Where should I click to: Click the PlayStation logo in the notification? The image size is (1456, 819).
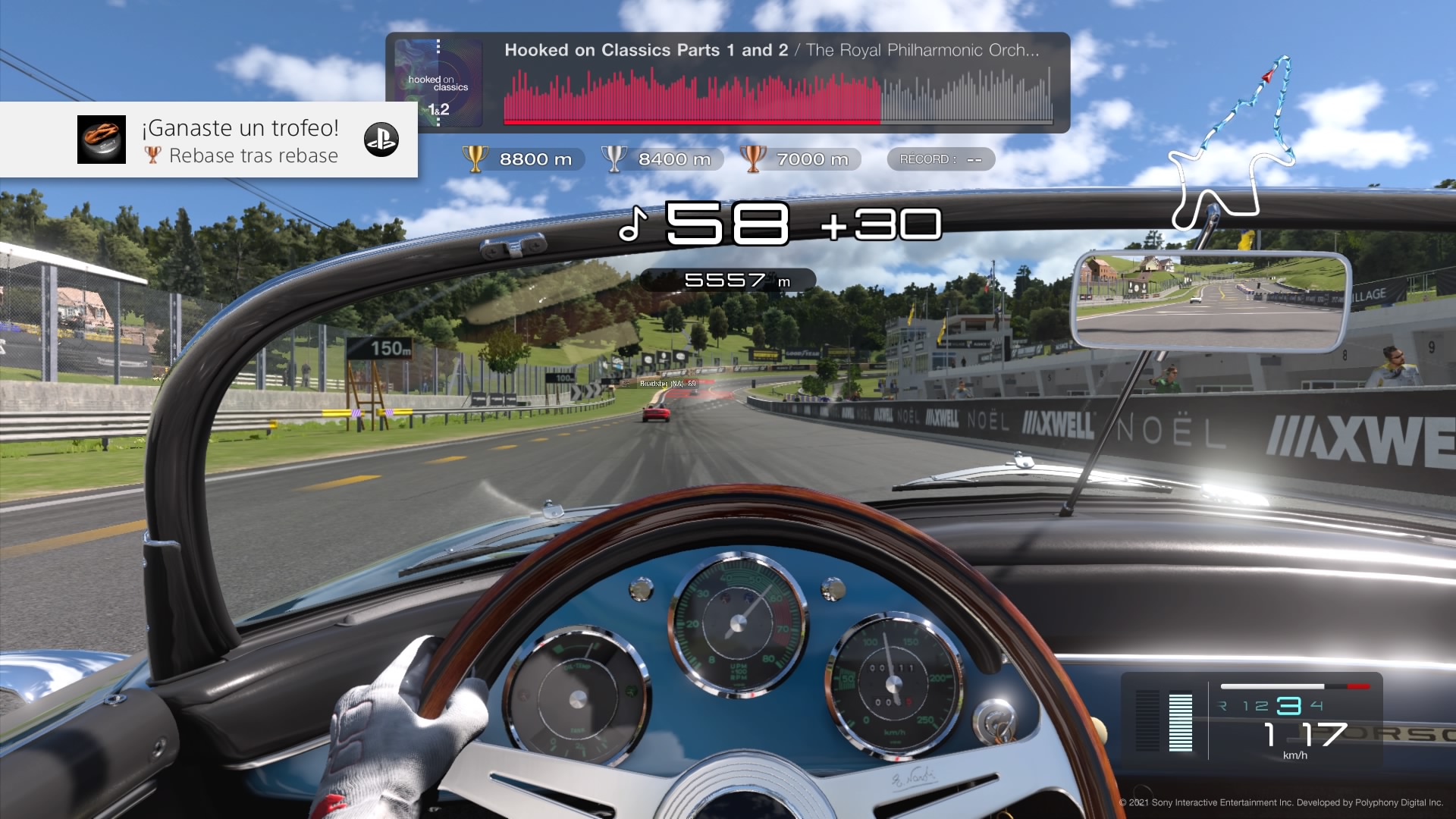381,140
